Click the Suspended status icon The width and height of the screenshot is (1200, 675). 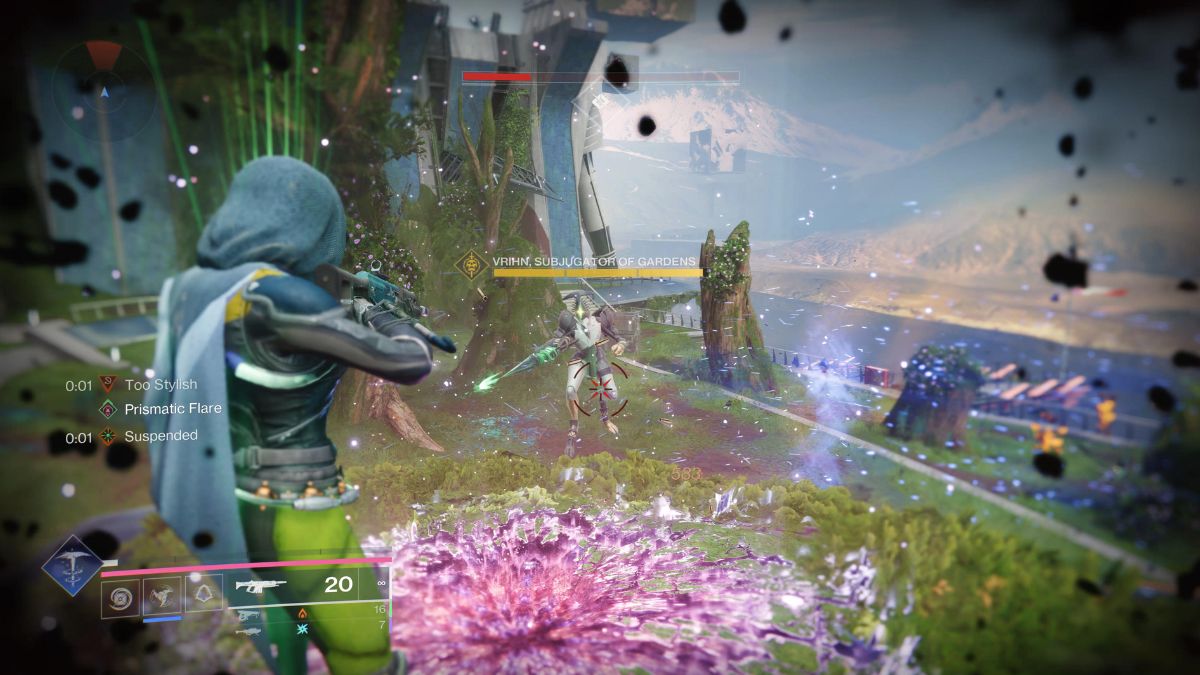coord(108,436)
